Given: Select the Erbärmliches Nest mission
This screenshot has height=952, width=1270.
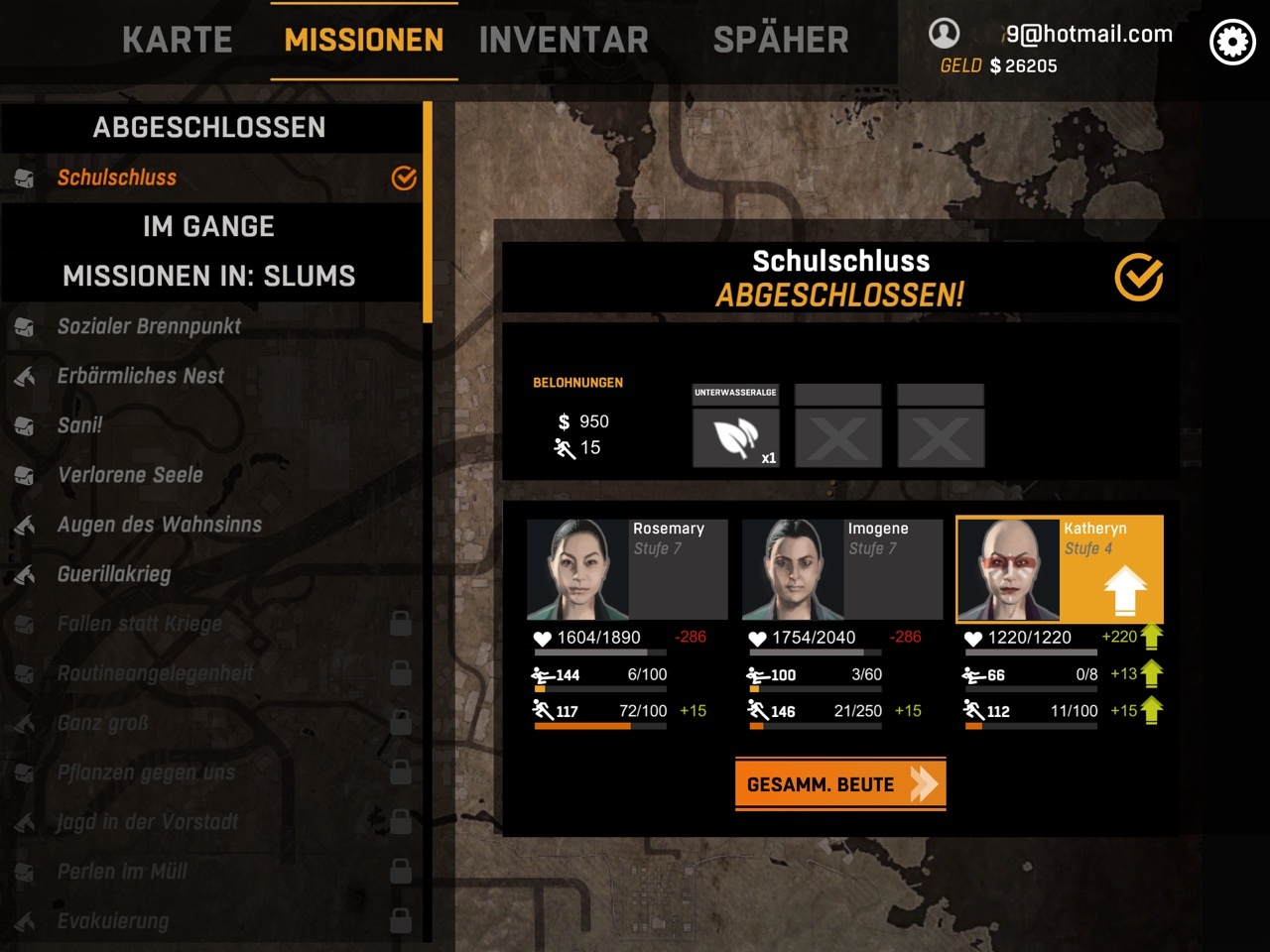Looking at the screenshot, I should pyautogui.click(x=140, y=376).
